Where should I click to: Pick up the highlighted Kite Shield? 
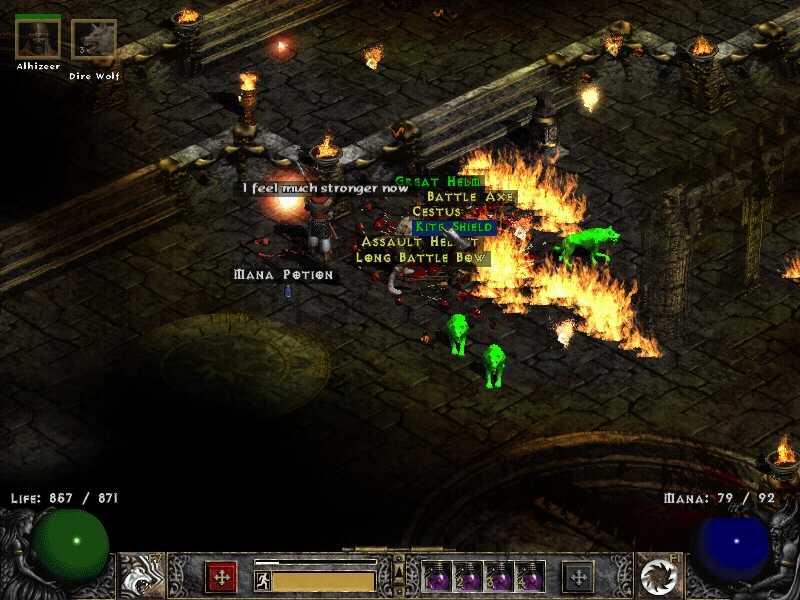454,227
